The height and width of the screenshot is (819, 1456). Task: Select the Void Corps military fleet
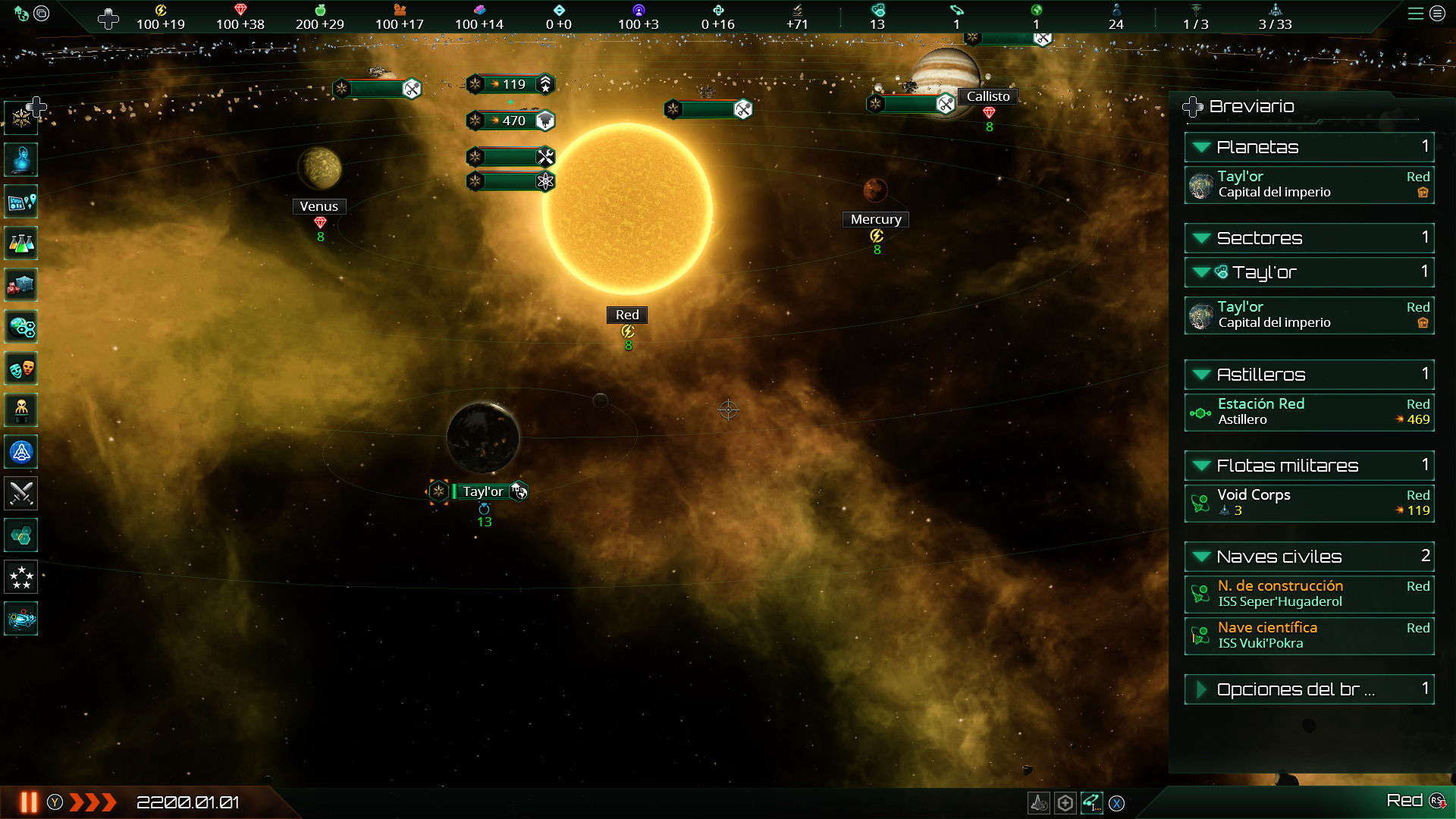pos(1308,503)
